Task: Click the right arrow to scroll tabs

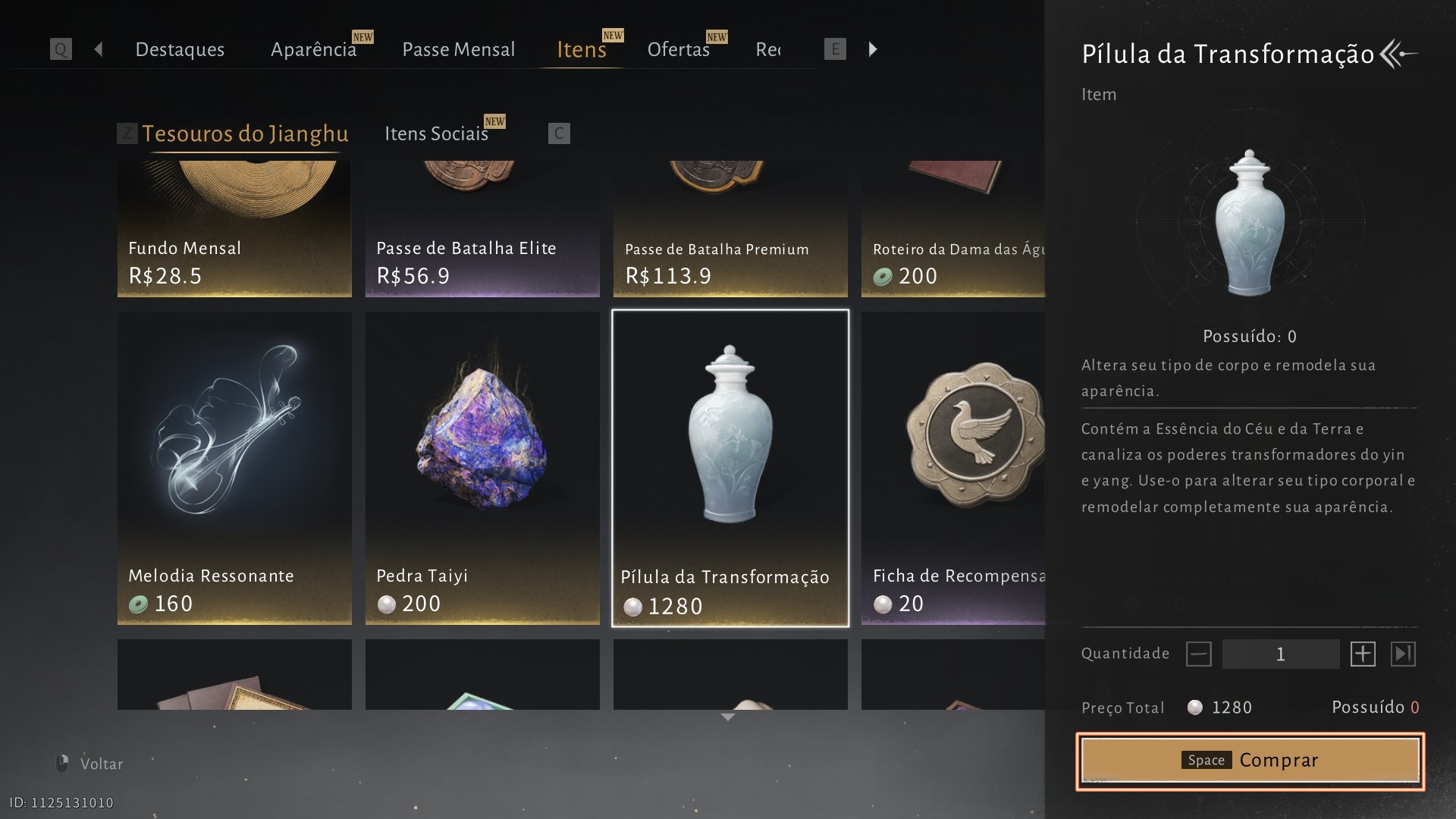Action: tap(873, 49)
